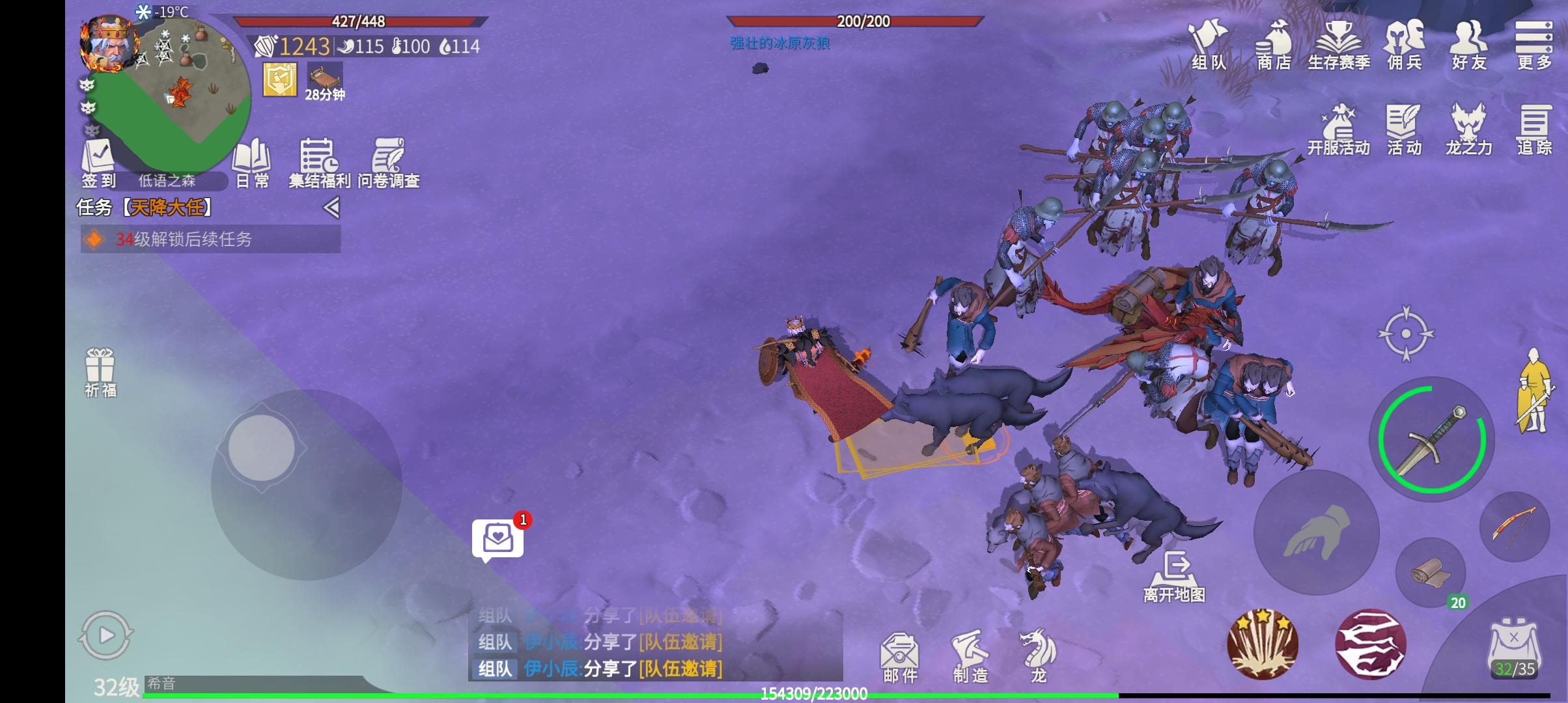Open the 生存赛季 survival season panel
This screenshot has height=703, width=1568.
pos(1339,44)
